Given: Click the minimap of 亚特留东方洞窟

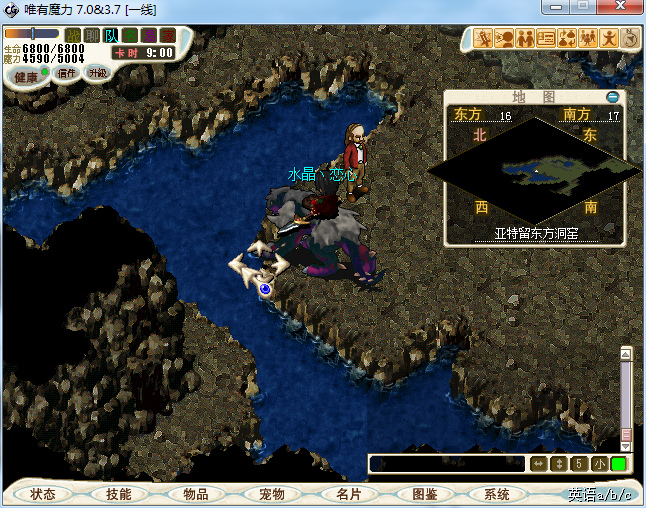Looking at the screenshot, I should (x=533, y=172).
